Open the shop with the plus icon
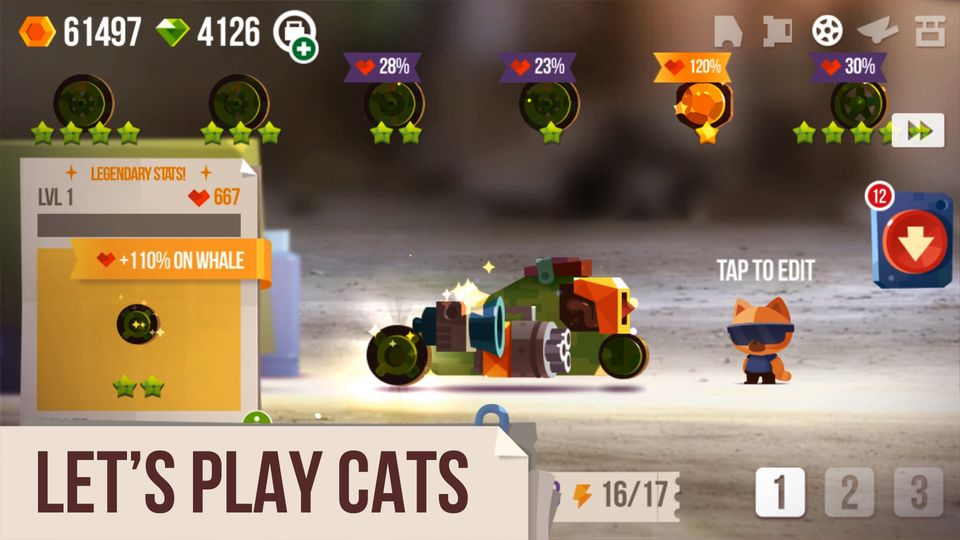Image resolution: width=960 pixels, height=540 pixels. [x=295, y=34]
